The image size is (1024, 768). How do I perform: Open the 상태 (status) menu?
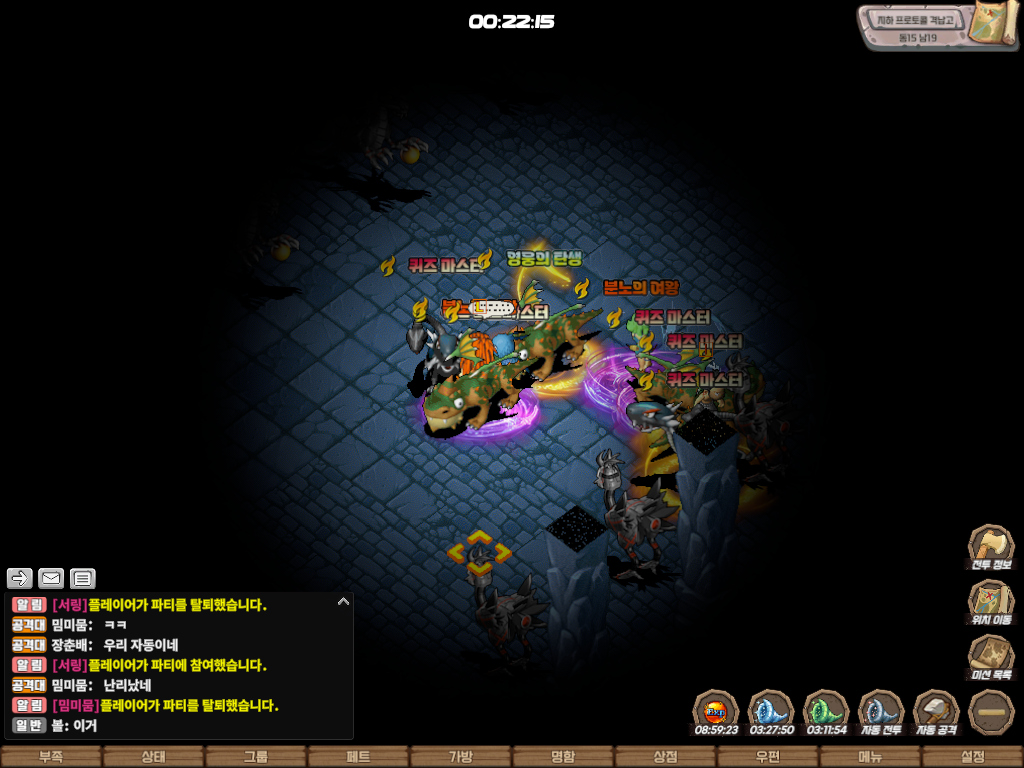[153, 757]
